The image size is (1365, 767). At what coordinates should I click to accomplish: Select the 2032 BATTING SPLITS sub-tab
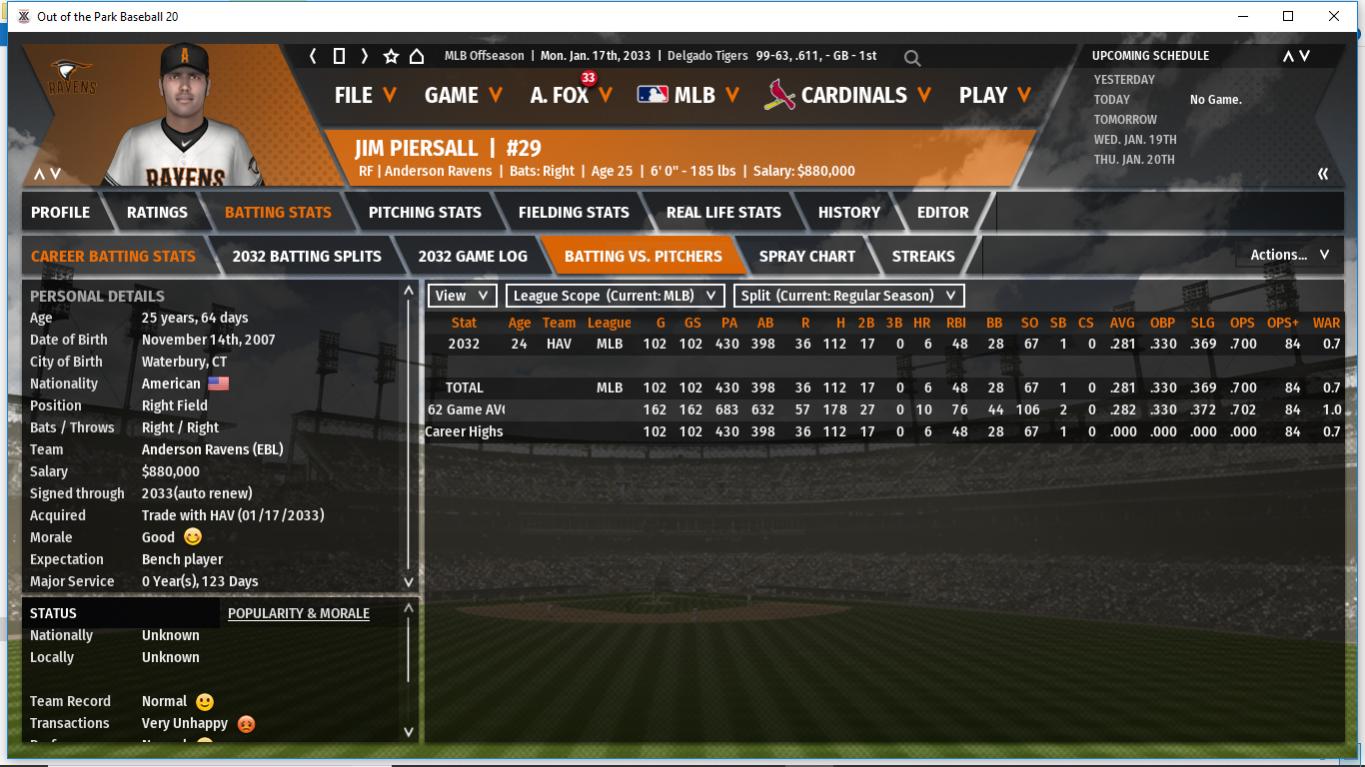pyautogui.click(x=306, y=256)
